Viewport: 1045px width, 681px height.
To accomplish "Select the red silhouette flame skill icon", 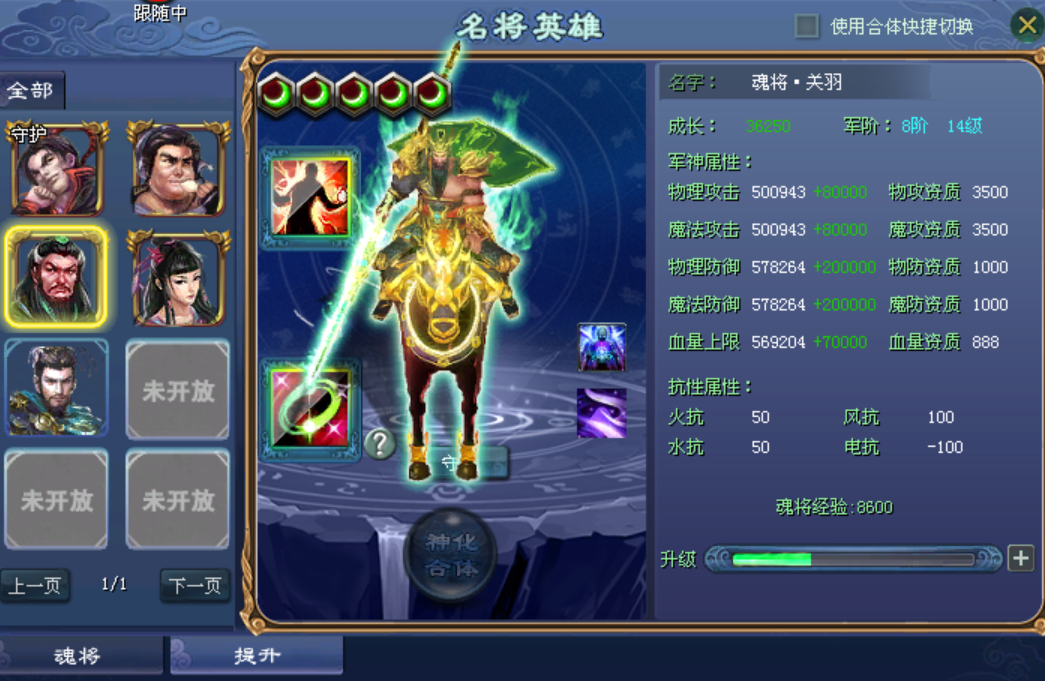I will pos(311,196).
